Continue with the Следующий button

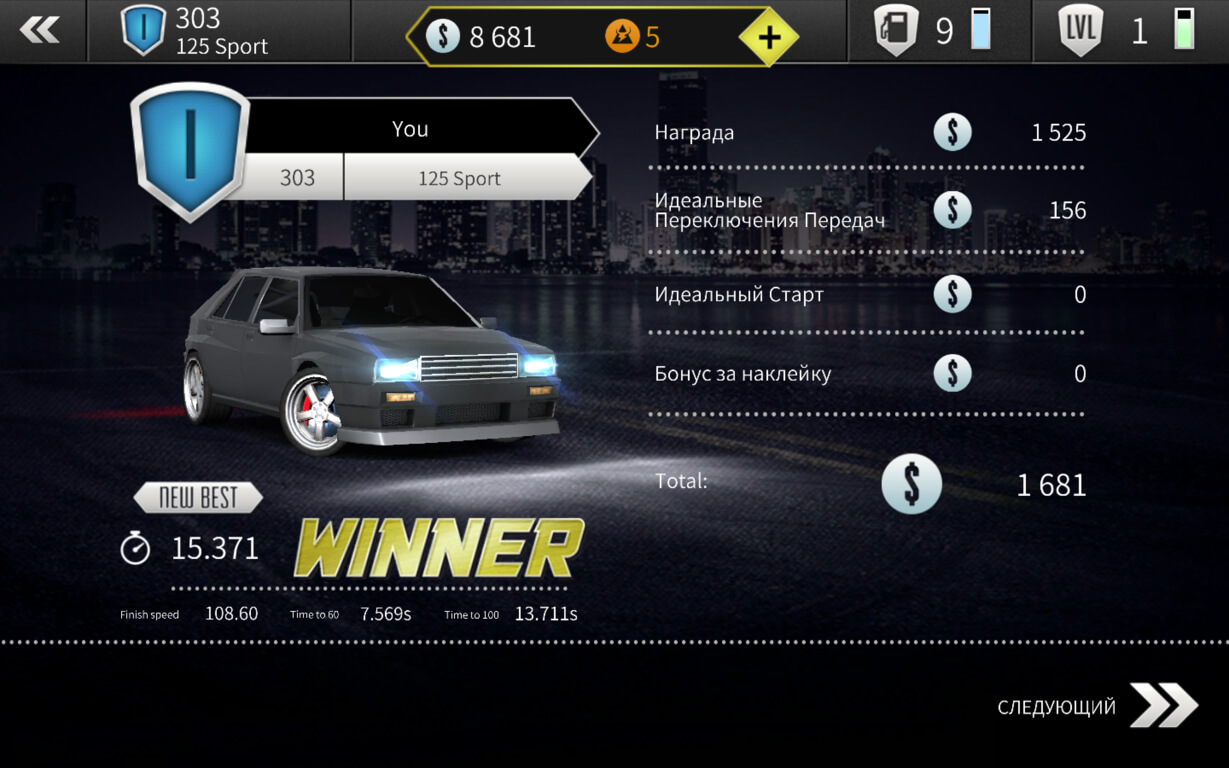(x=1097, y=706)
